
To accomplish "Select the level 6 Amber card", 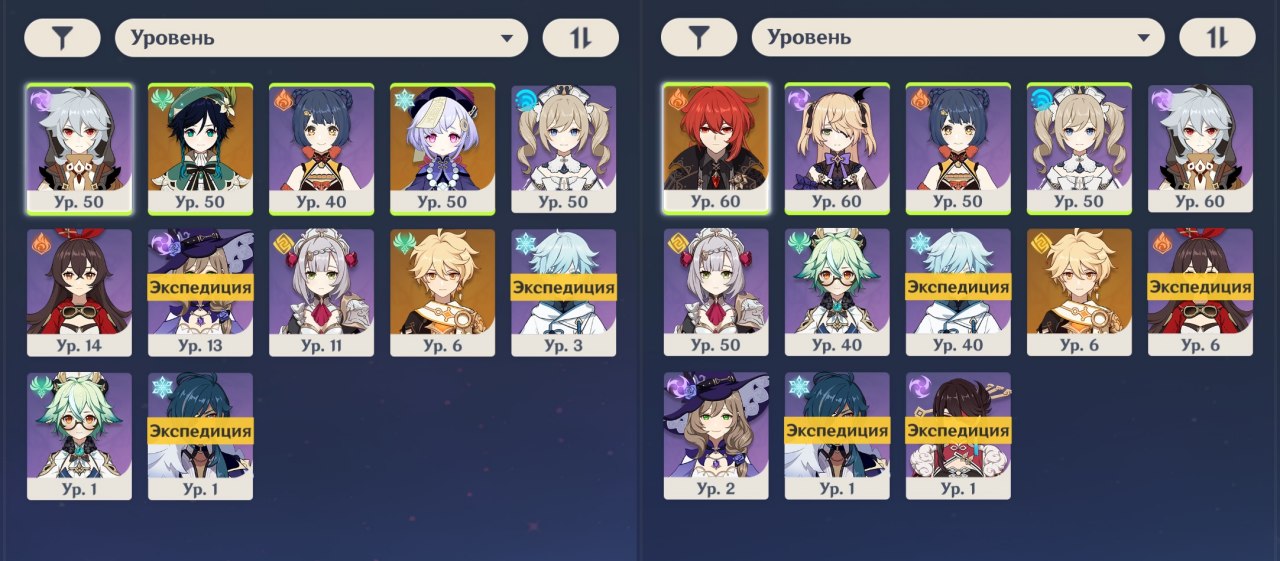I will pos(1200,292).
